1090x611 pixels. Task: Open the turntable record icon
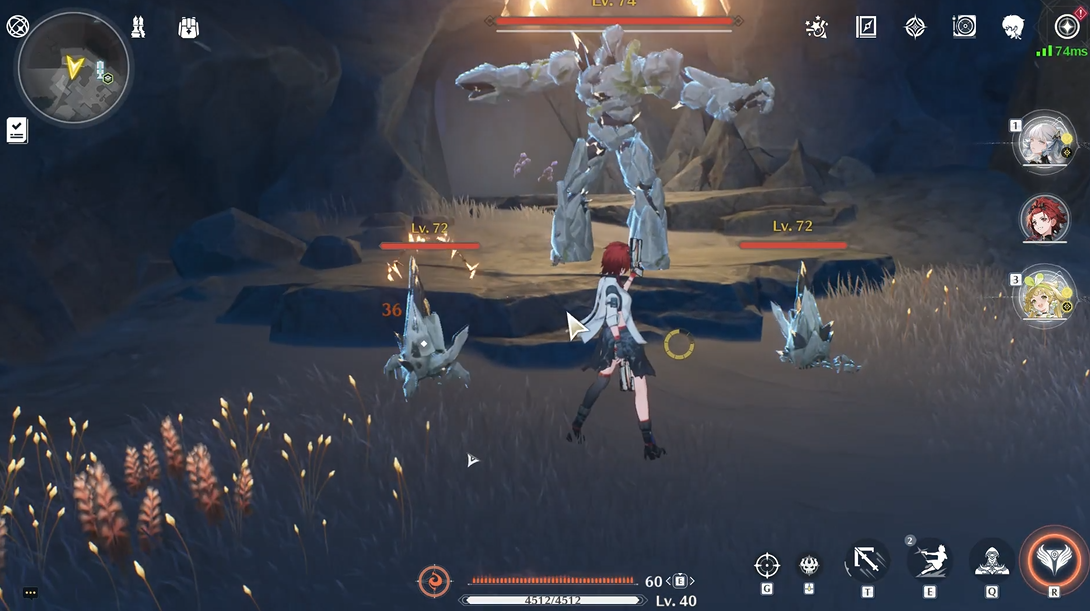coord(964,28)
